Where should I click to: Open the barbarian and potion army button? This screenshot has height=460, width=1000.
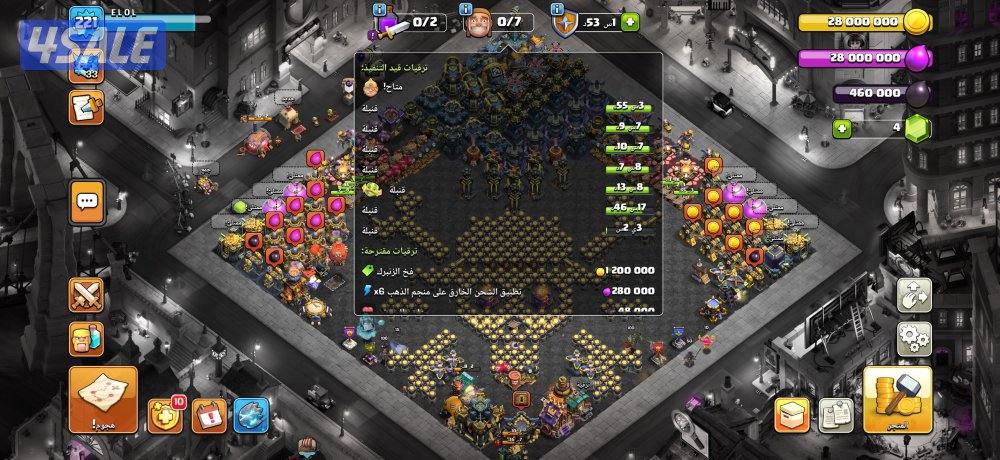point(87,338)
